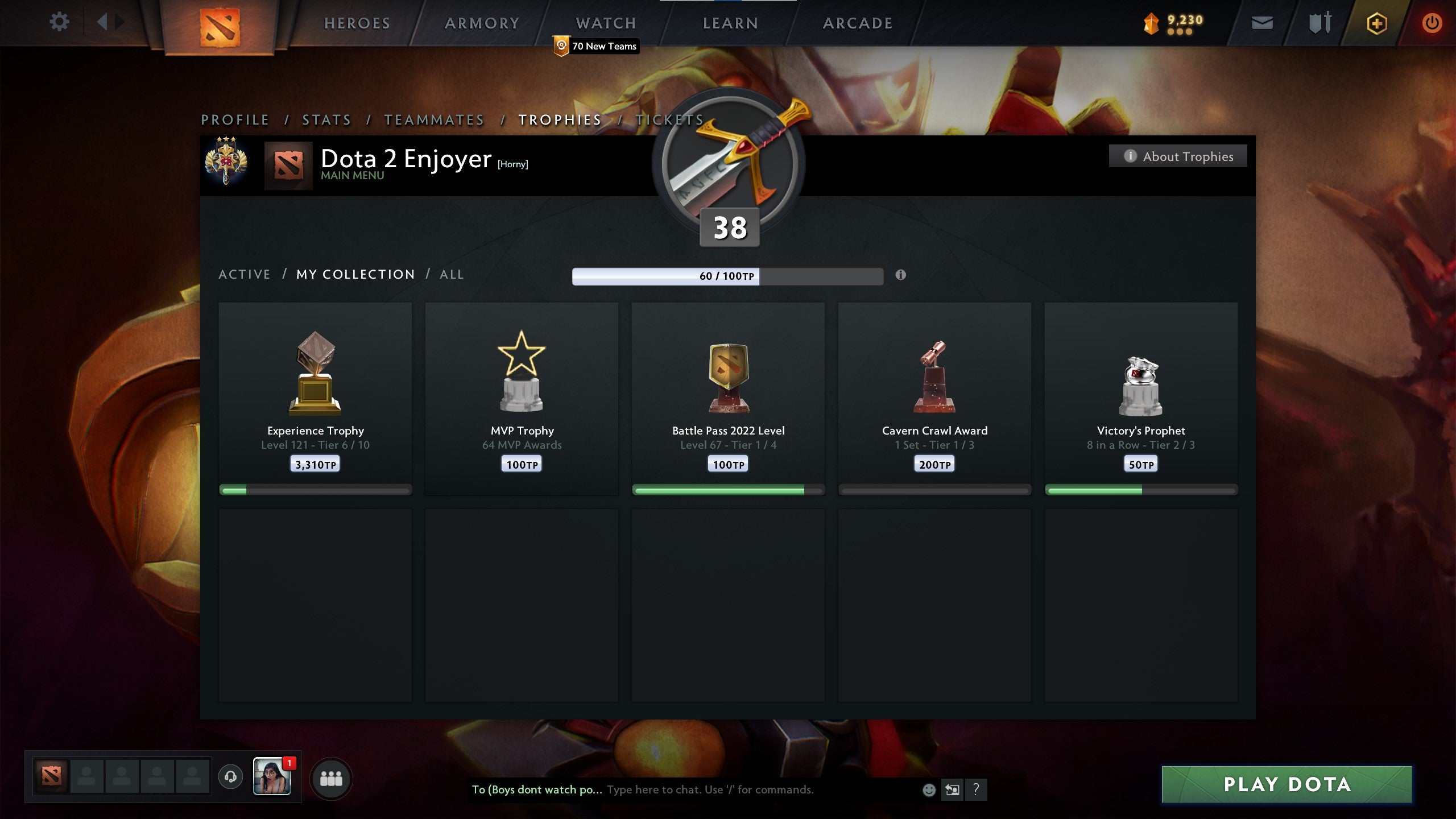The height and width of the screenshot is (819, 1456).
Task: Click the 60/100TP progress bar
Action: click(x=726, y=275)
